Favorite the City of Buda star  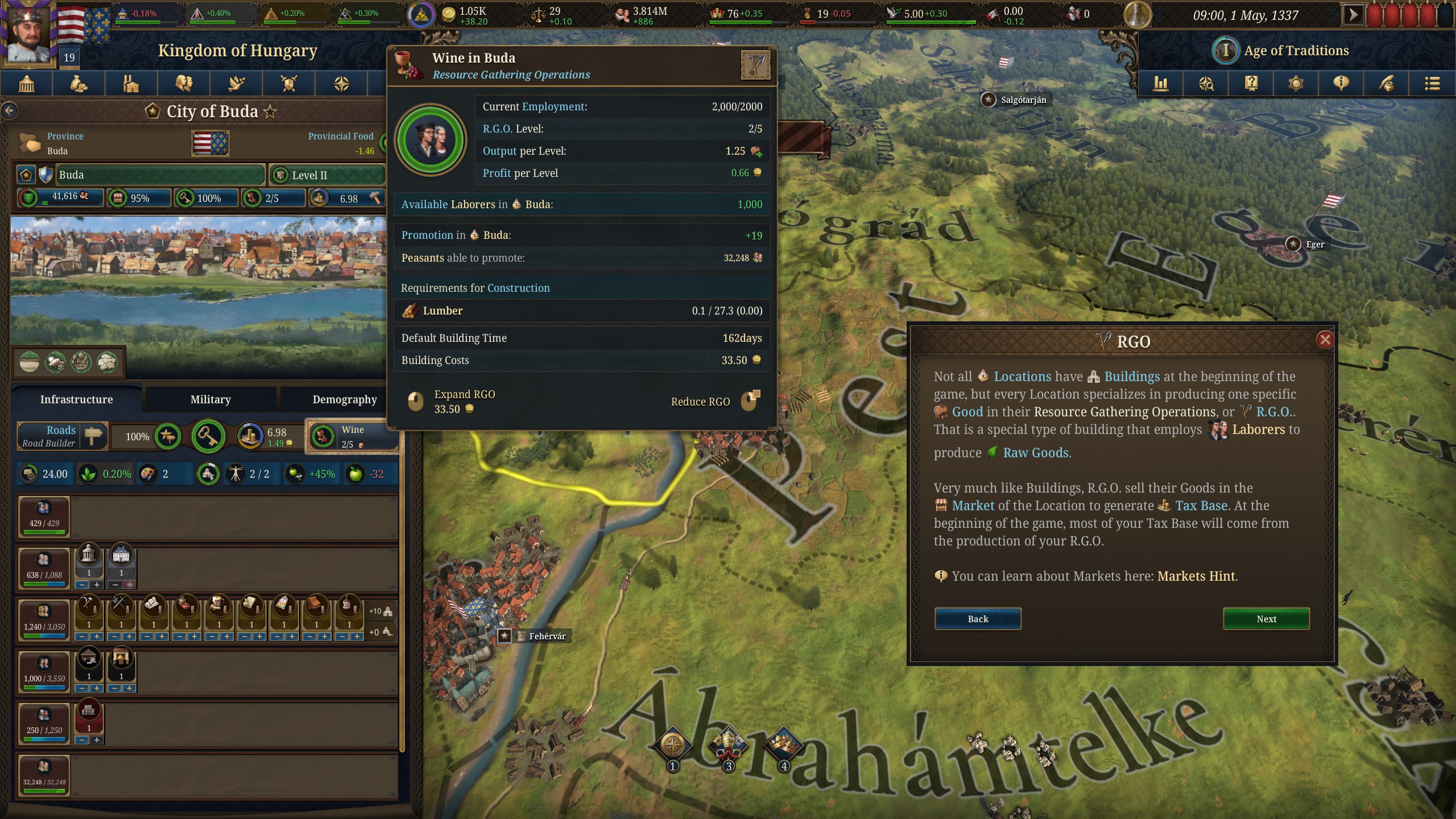pyautogui.click(x=270, y=111)
